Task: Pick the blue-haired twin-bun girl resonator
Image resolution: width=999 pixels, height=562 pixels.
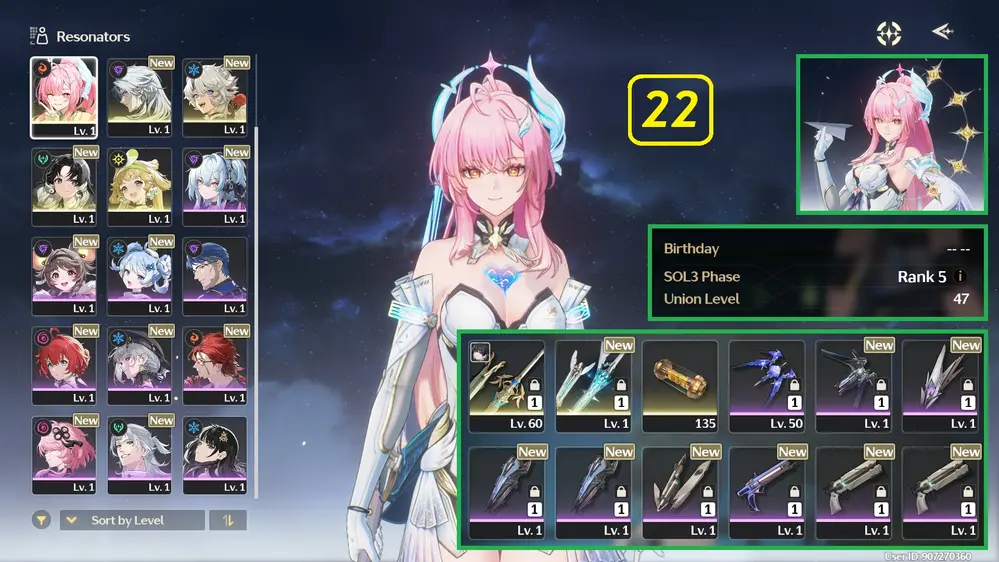Action: 139,276
